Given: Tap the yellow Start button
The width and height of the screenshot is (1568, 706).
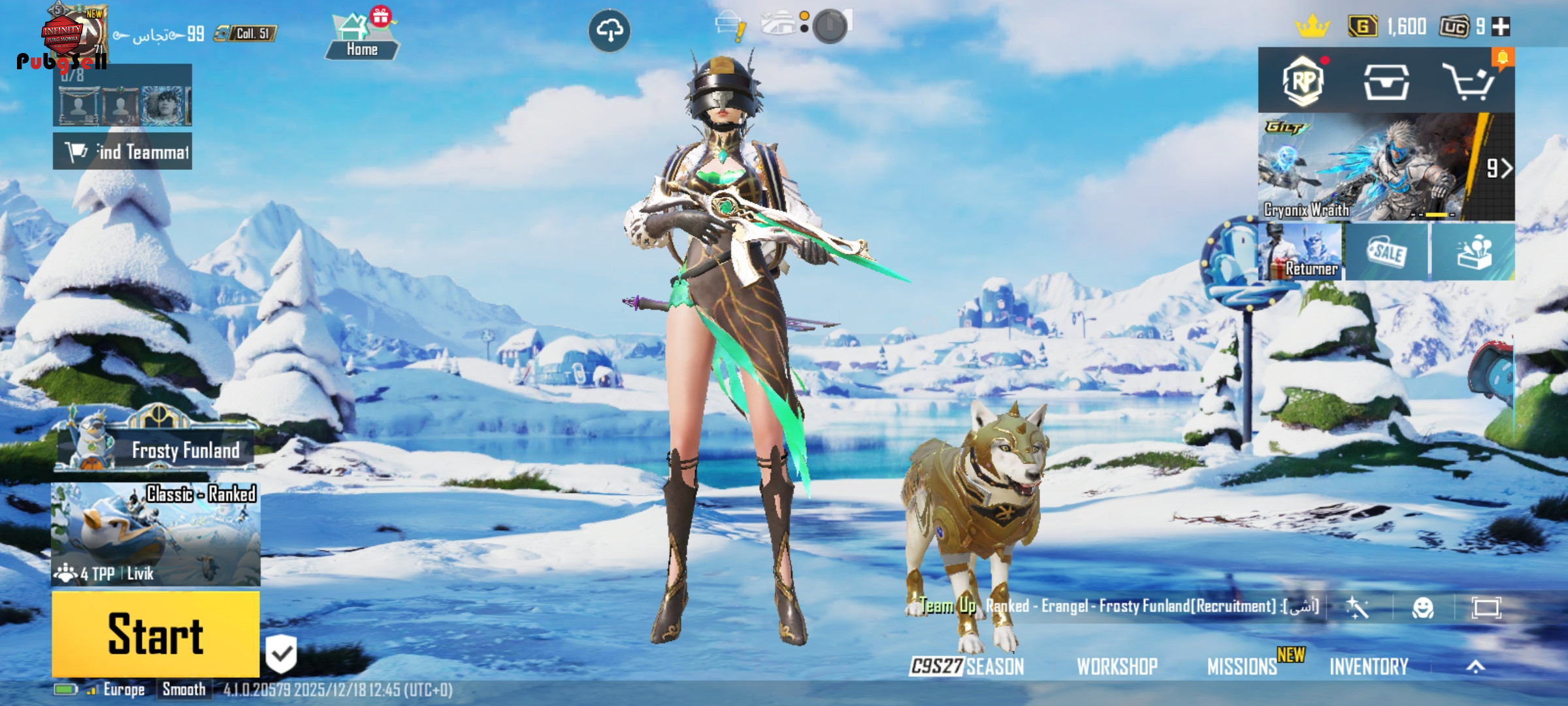Looking at the screenshot, I should (155, 633).
